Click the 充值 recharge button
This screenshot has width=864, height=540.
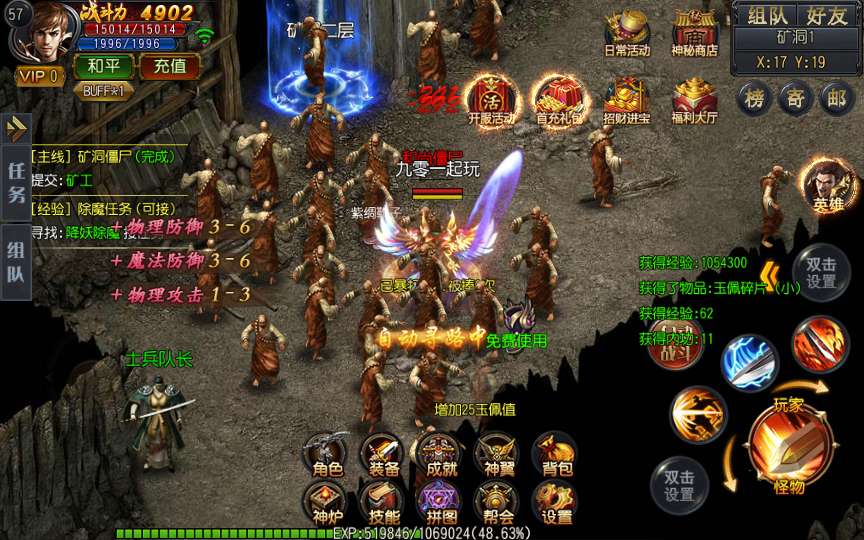(169, 67)
